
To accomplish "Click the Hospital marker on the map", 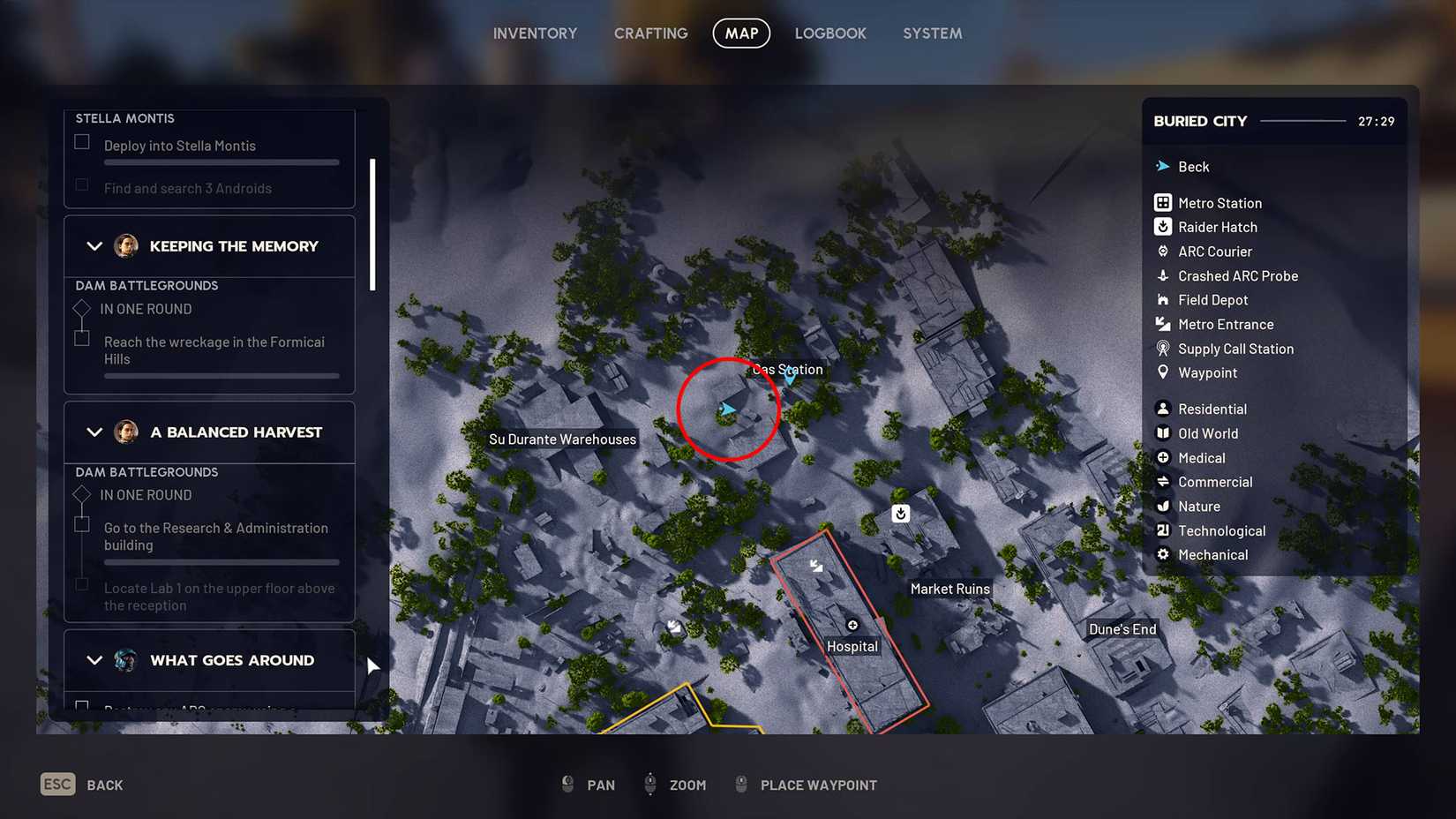I will pyautogui.click(x=852, y=623).
